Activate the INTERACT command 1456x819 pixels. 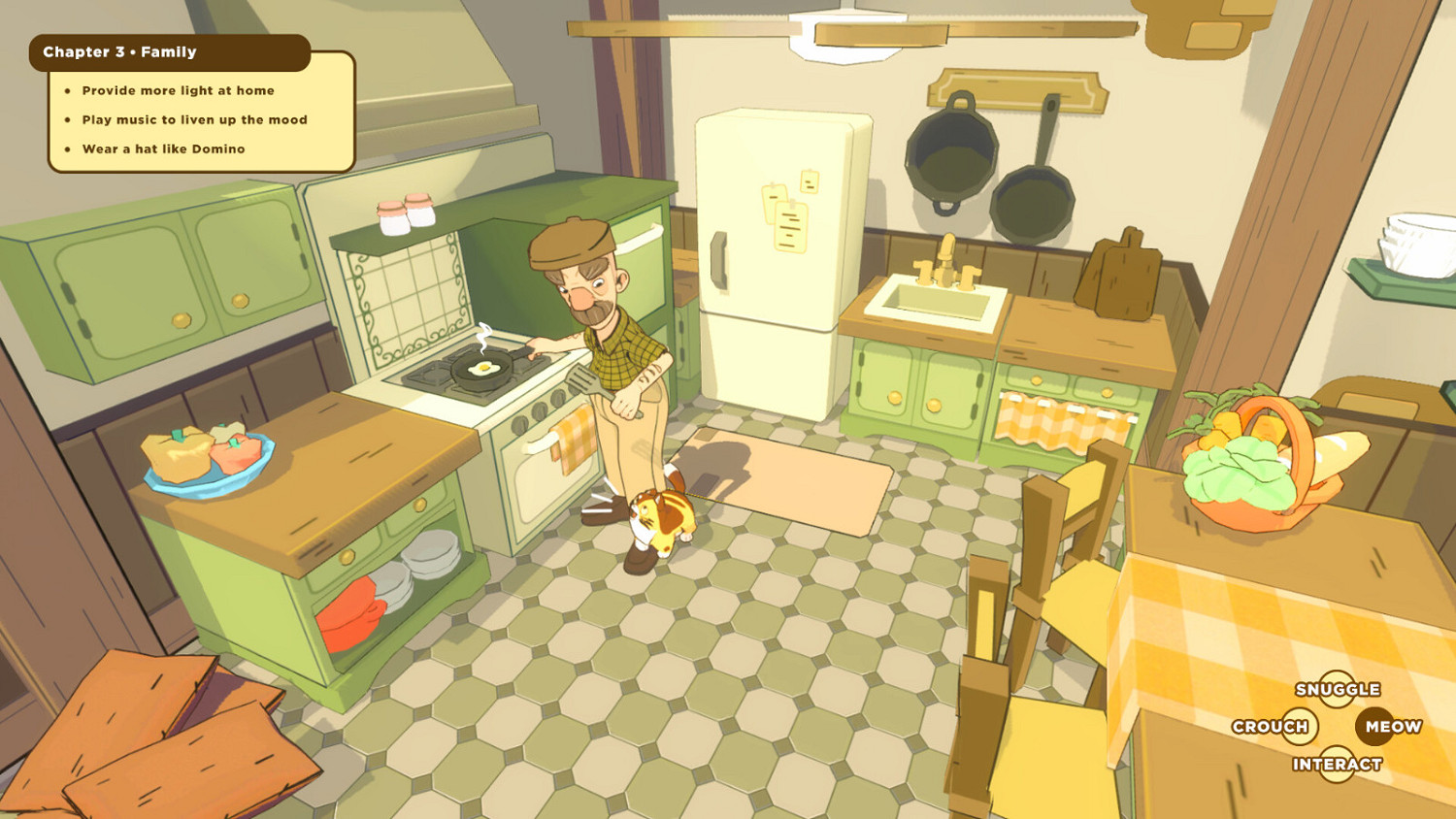[1338, 764]
